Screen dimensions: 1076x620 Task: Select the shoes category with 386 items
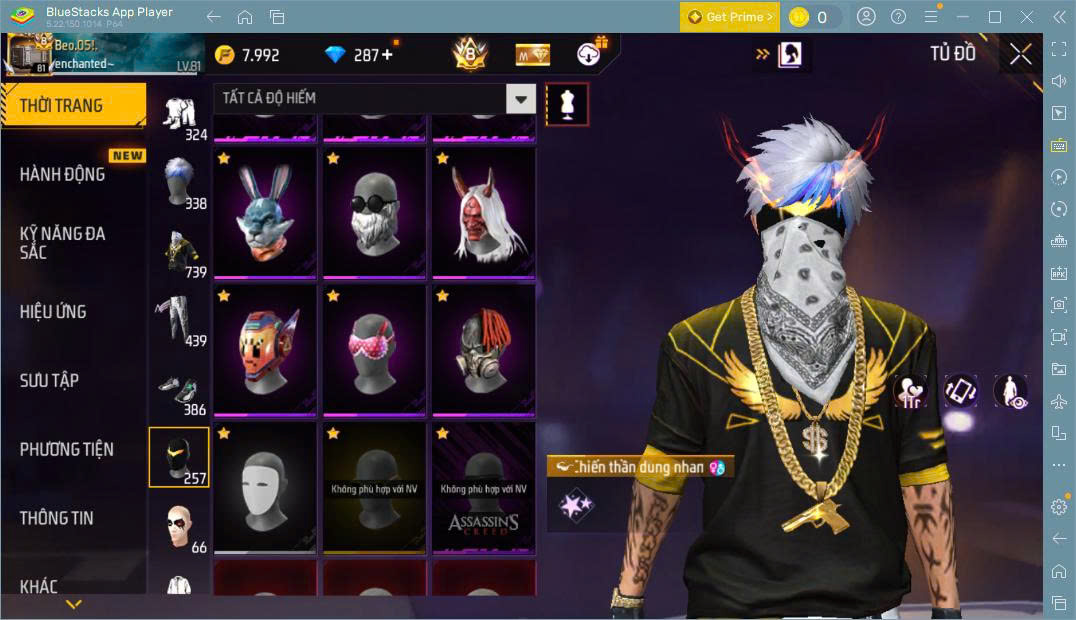180,392
